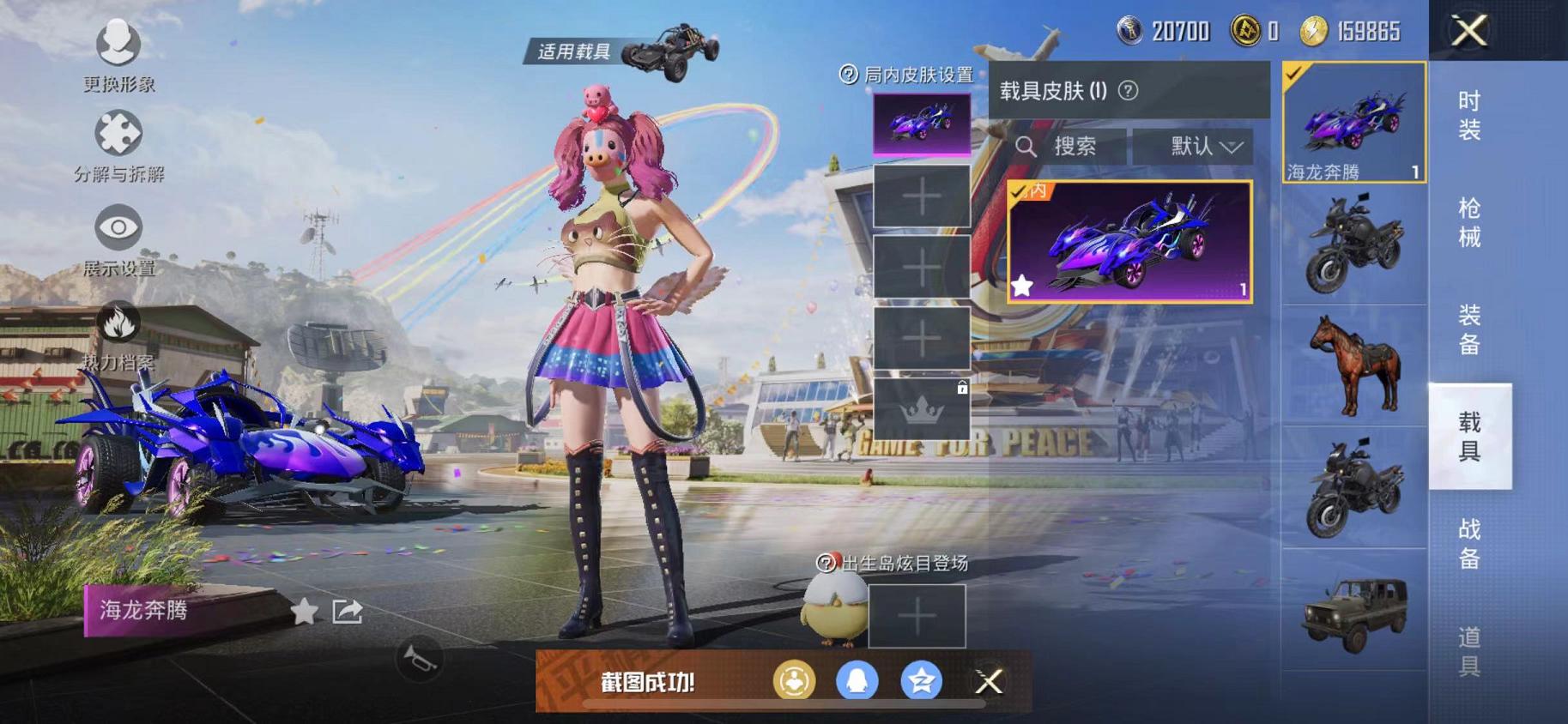
Task: Unequip the checked 海龙奔腾 vehicle skin
Action: (x=1354, y=120)
